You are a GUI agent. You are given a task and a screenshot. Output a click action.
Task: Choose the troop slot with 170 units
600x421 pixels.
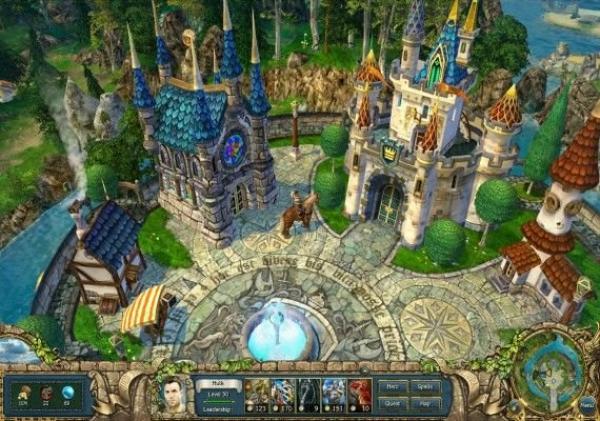pyautogui.click(x=284, y=393)
